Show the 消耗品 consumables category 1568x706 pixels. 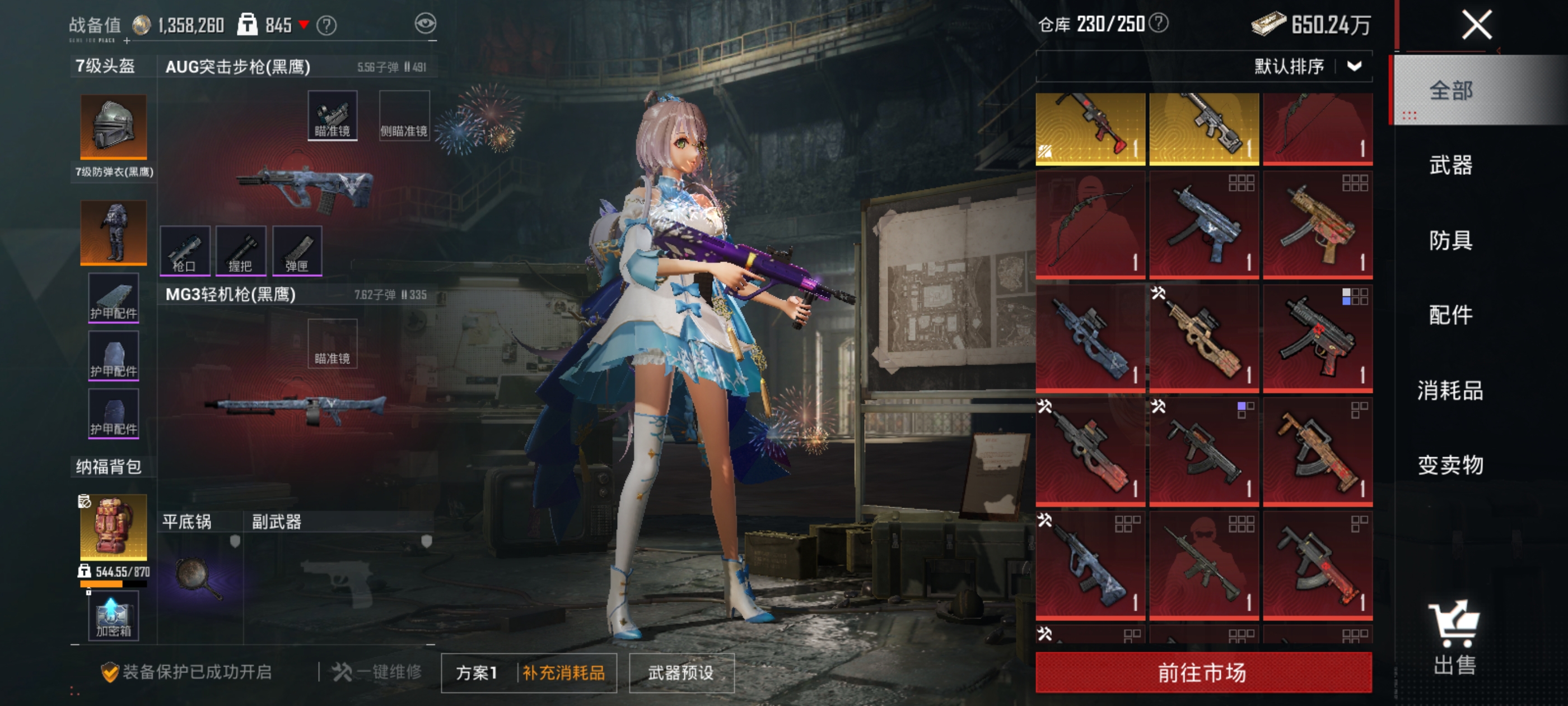1450,391
